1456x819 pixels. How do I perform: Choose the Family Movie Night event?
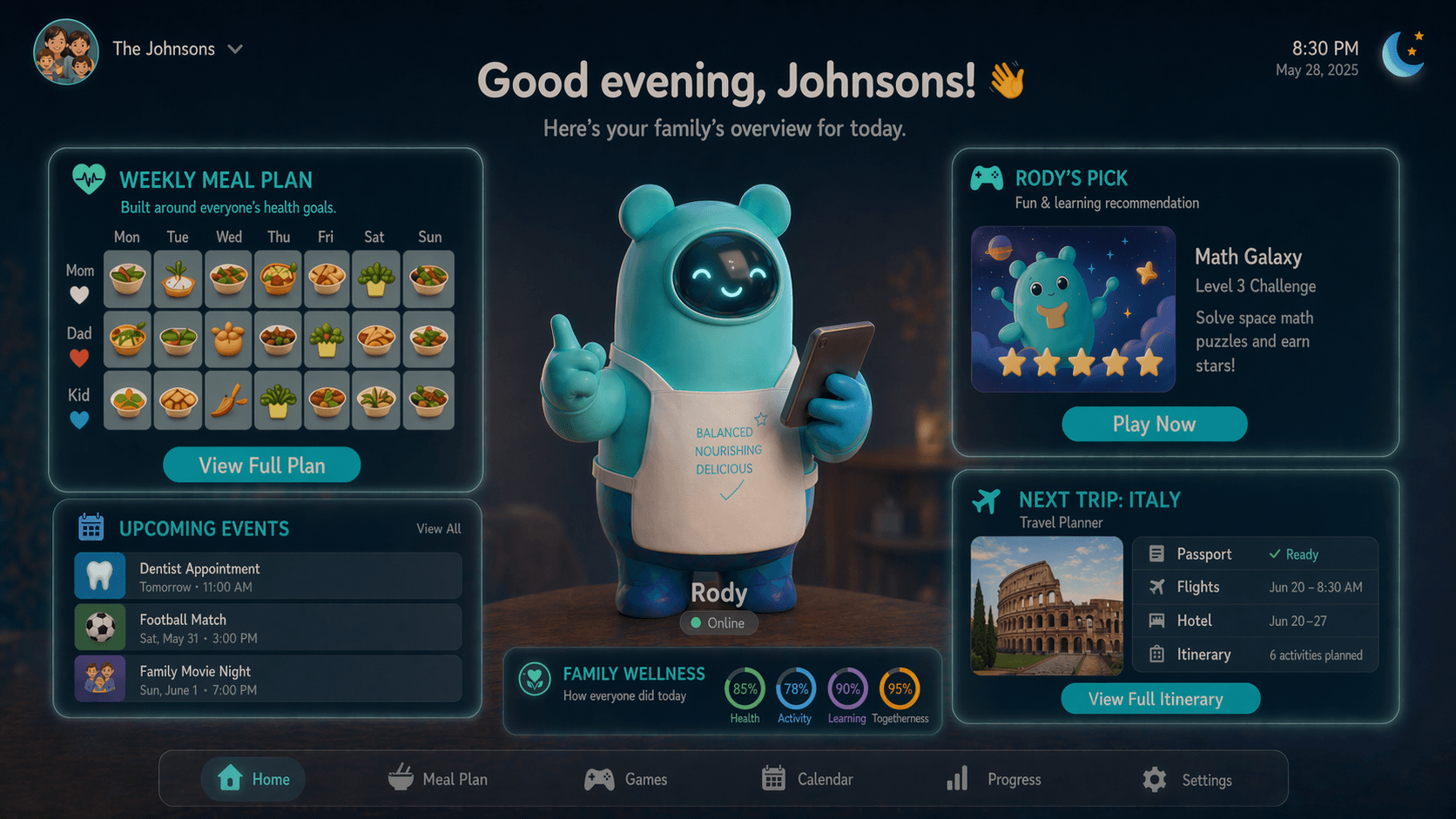click(x=268, y=679)
